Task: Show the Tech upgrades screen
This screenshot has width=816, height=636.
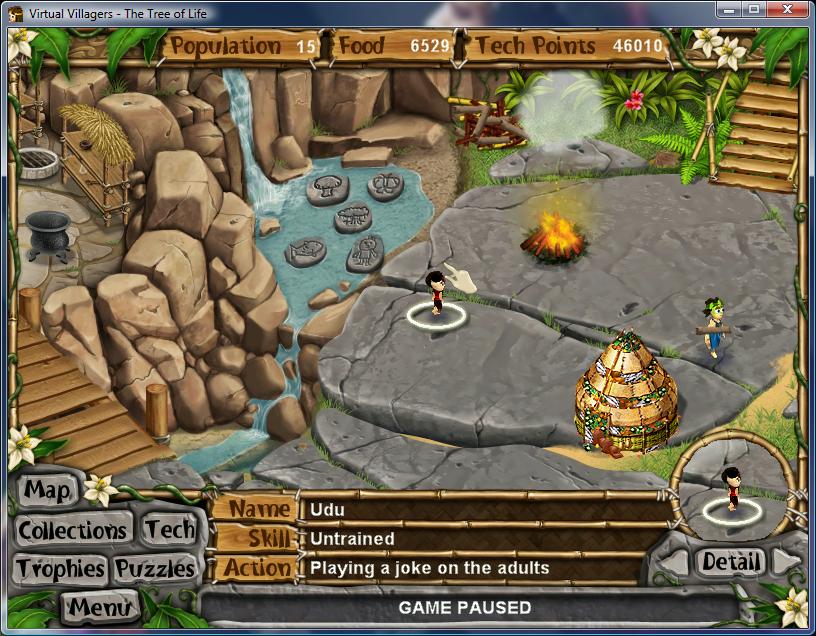Action: click(167, 530)
